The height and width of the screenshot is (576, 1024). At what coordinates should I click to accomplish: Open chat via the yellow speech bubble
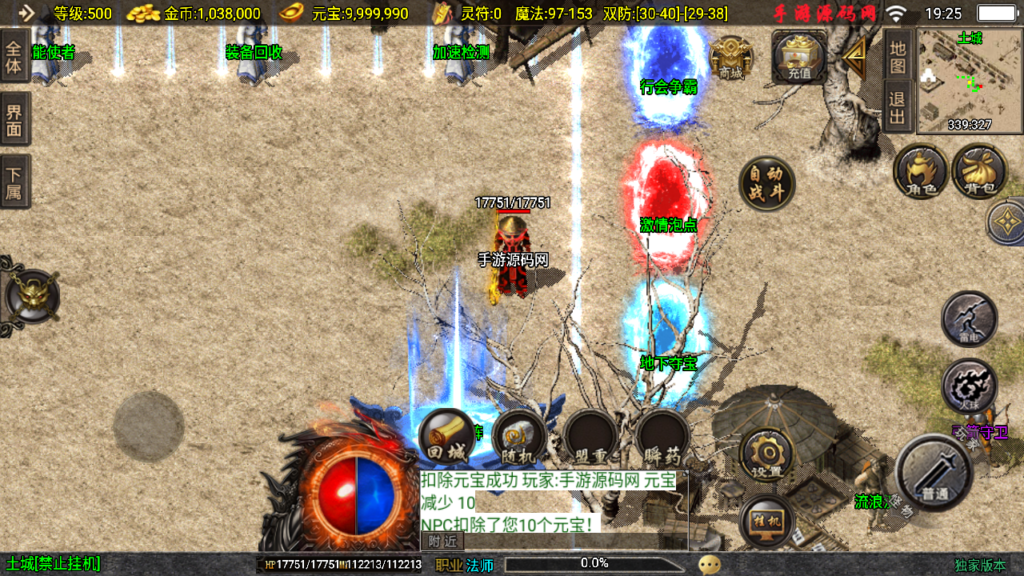tap(709, 564)
